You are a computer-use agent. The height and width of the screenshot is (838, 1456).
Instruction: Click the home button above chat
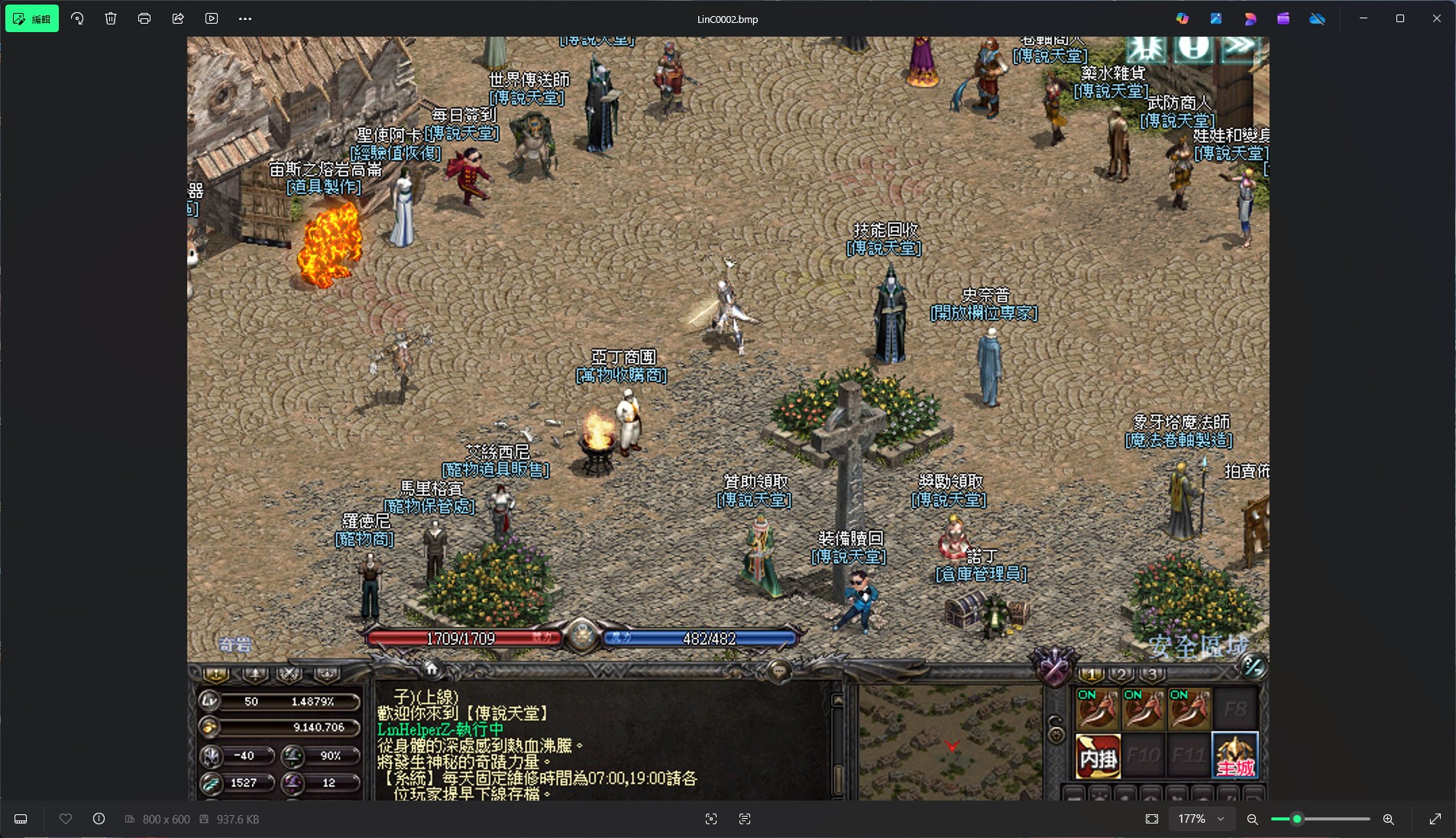point(432,669)
